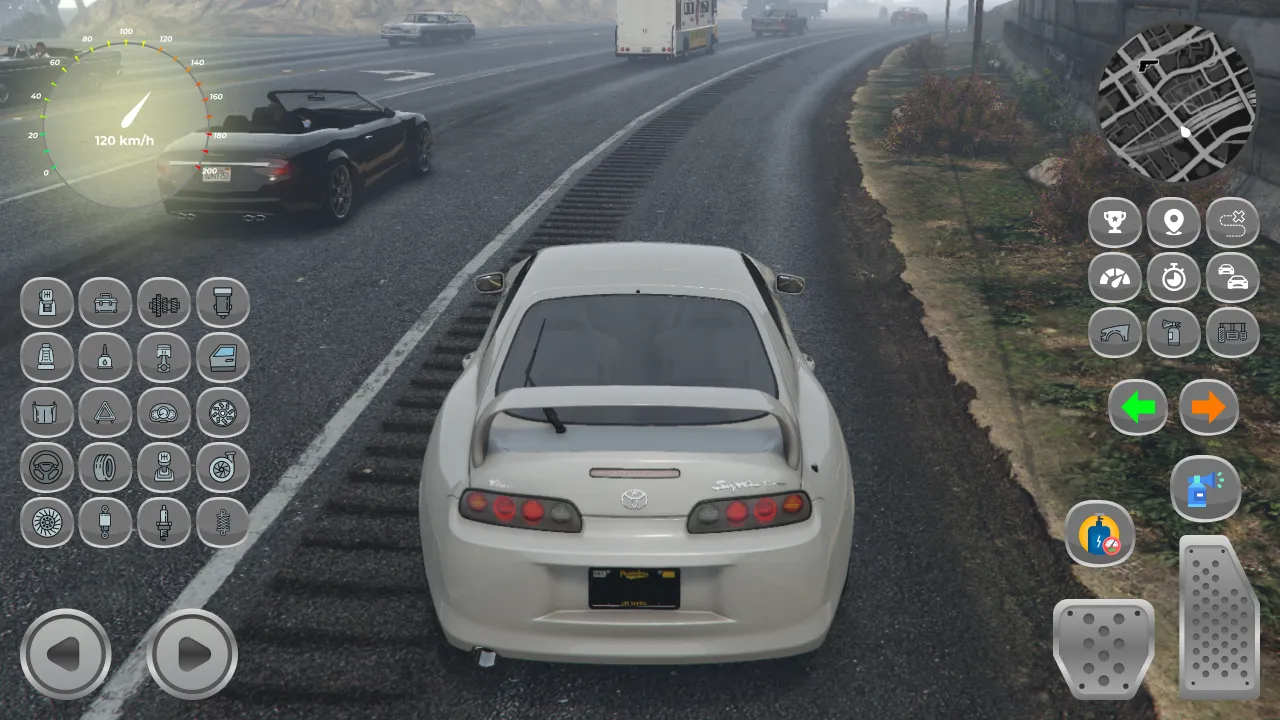Tap the warning triangle icon

click(x=105, y=413)
